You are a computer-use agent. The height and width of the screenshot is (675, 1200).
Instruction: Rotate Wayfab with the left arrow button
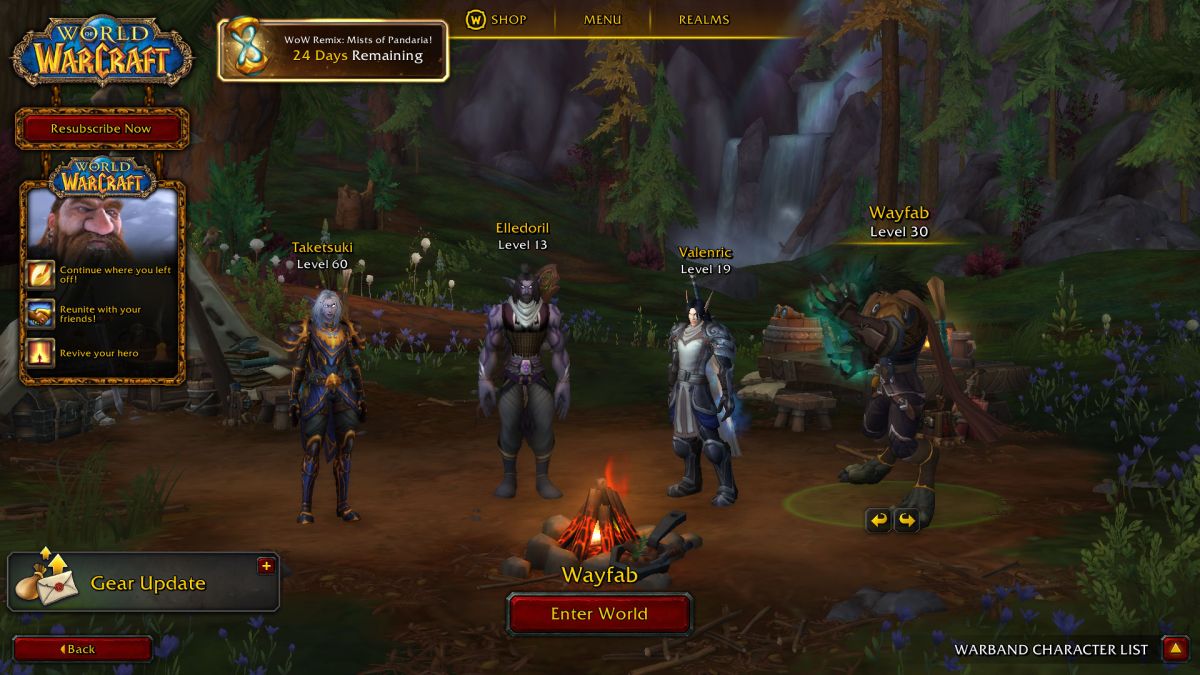click(x=878, y=520)
